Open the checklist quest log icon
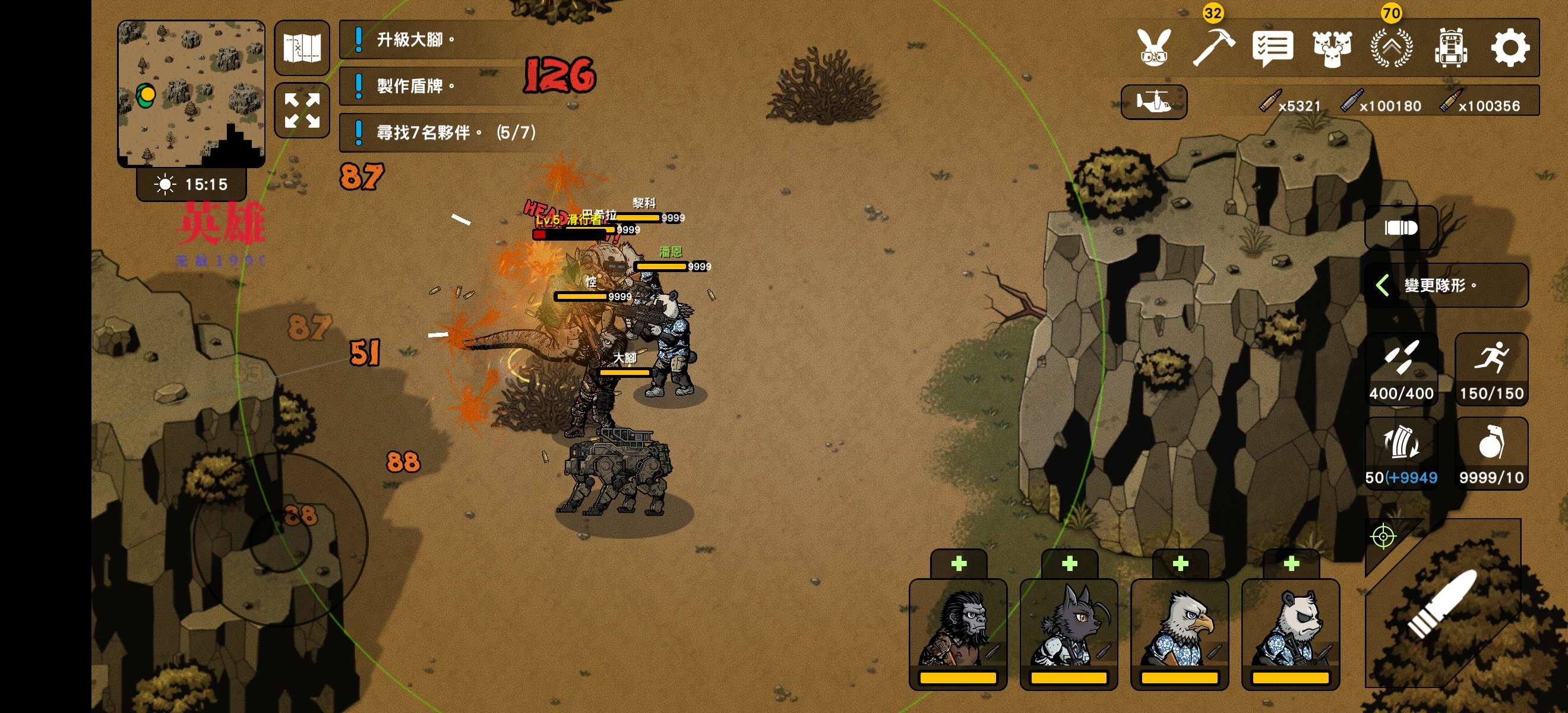This screenshot has width=1568, height=713. pyautogui.click(x=1272, y=48)
